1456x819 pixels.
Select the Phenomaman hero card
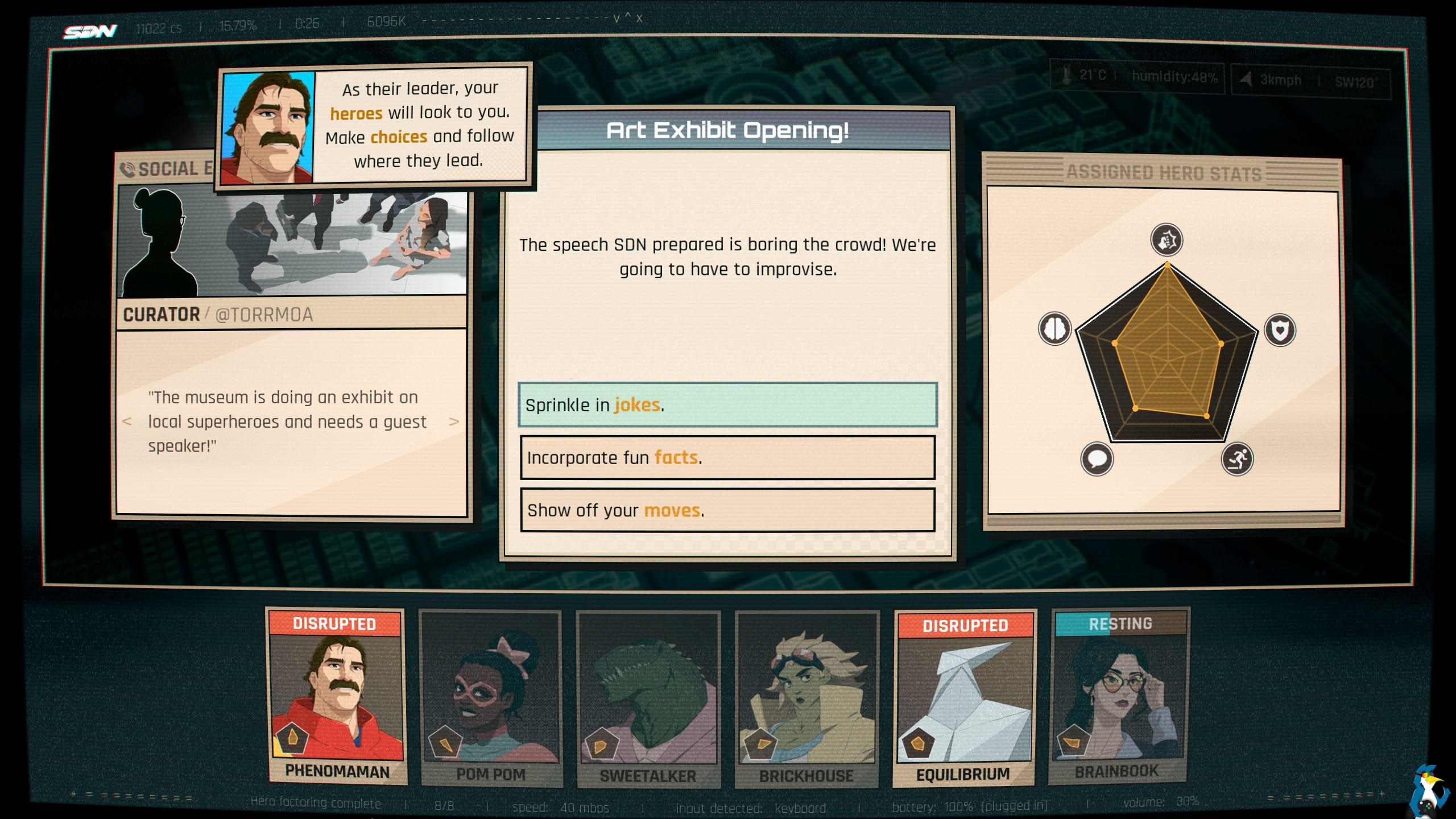point(337,697)
